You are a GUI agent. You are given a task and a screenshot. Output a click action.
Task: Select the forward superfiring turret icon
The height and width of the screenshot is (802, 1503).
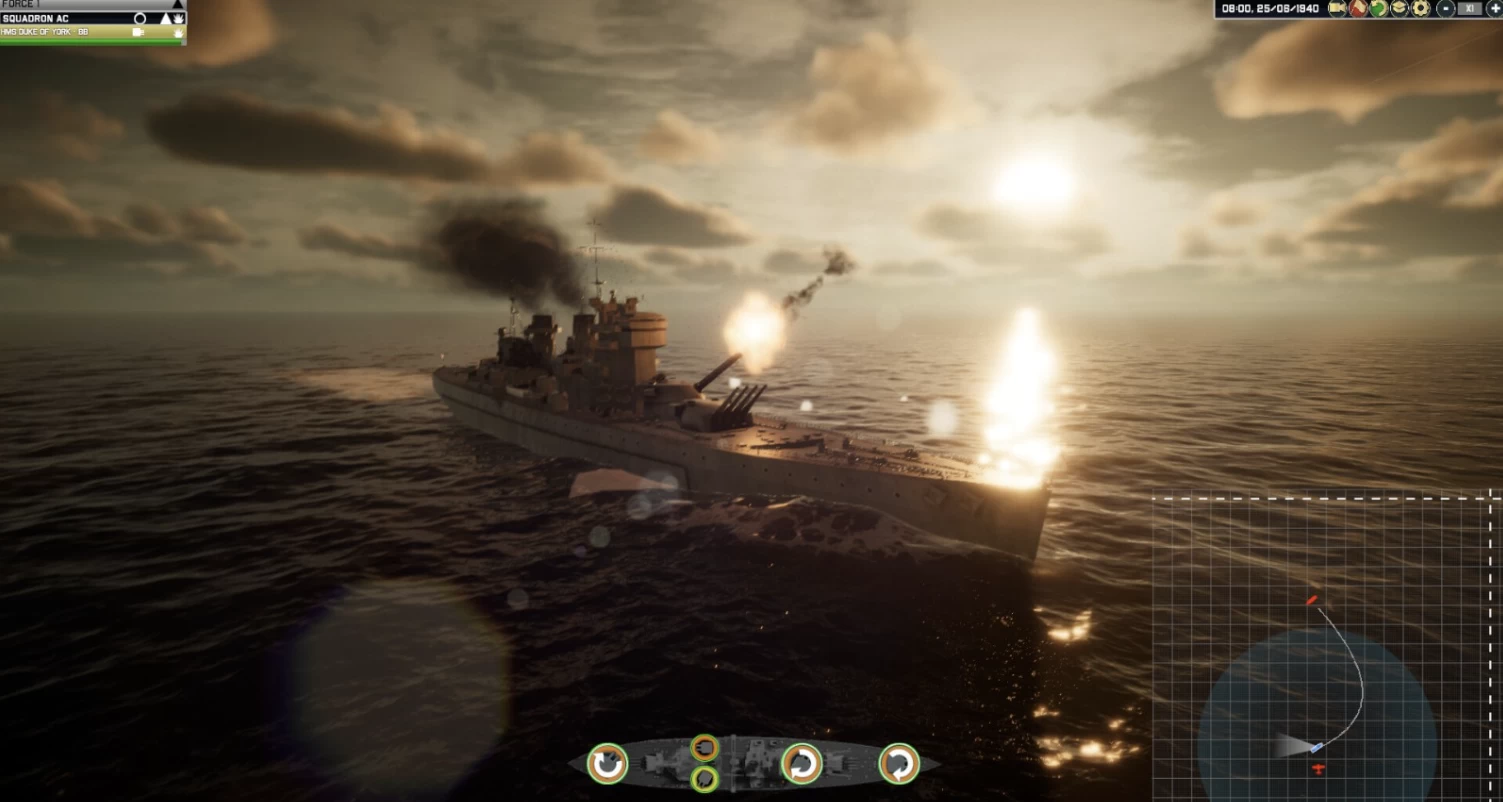point(801,764)
